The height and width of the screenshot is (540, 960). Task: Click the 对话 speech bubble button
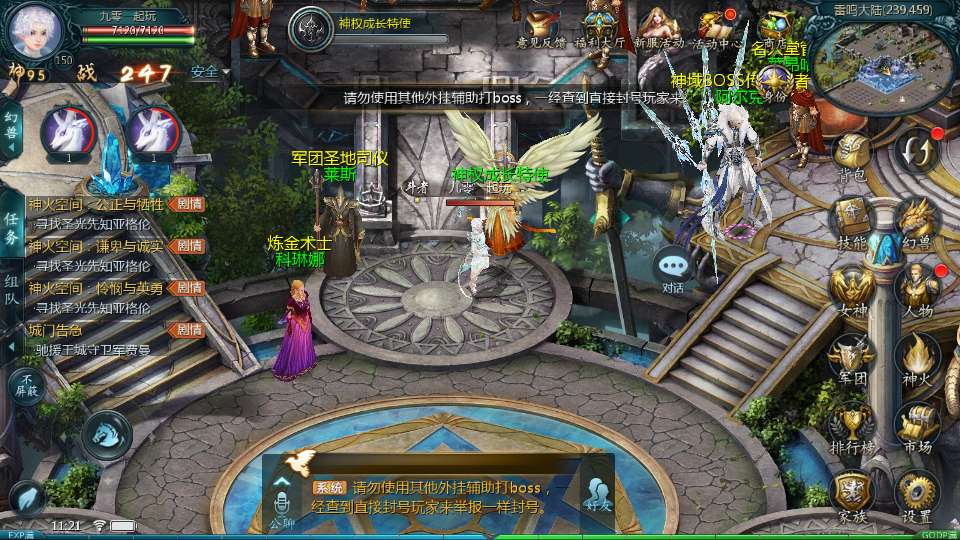(x=673, y=269)
